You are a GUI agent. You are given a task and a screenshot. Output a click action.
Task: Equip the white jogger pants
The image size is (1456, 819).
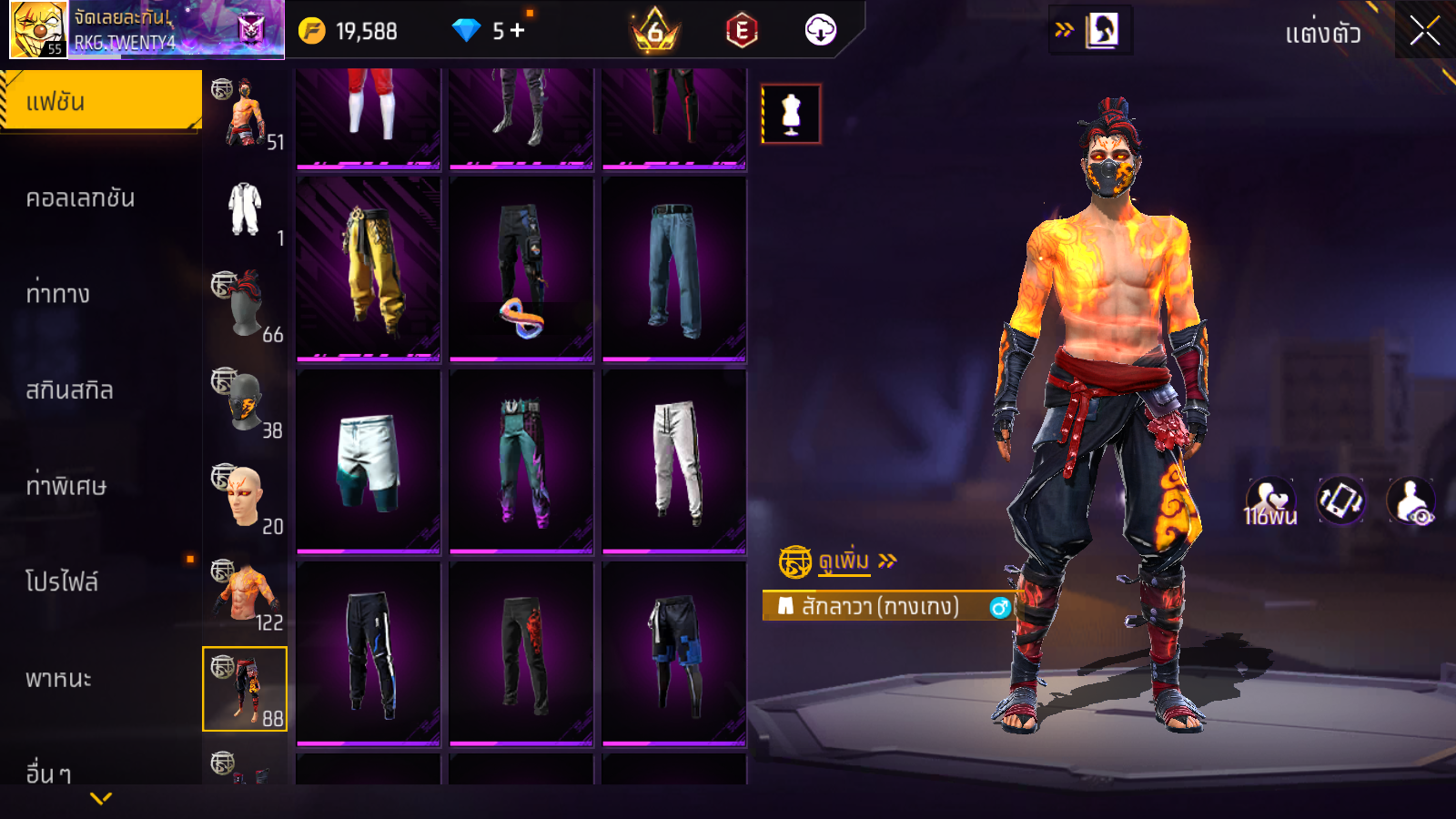(674, 460)
